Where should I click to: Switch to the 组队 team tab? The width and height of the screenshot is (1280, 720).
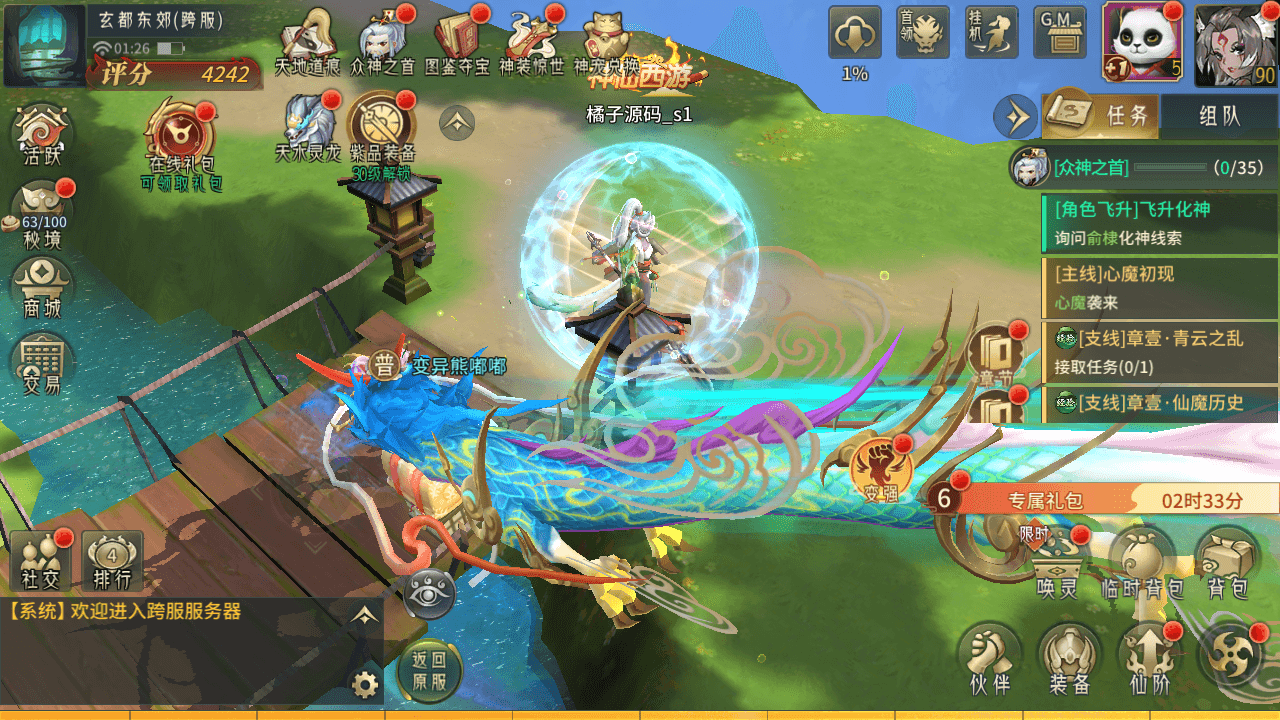[x=1219, y=115]
